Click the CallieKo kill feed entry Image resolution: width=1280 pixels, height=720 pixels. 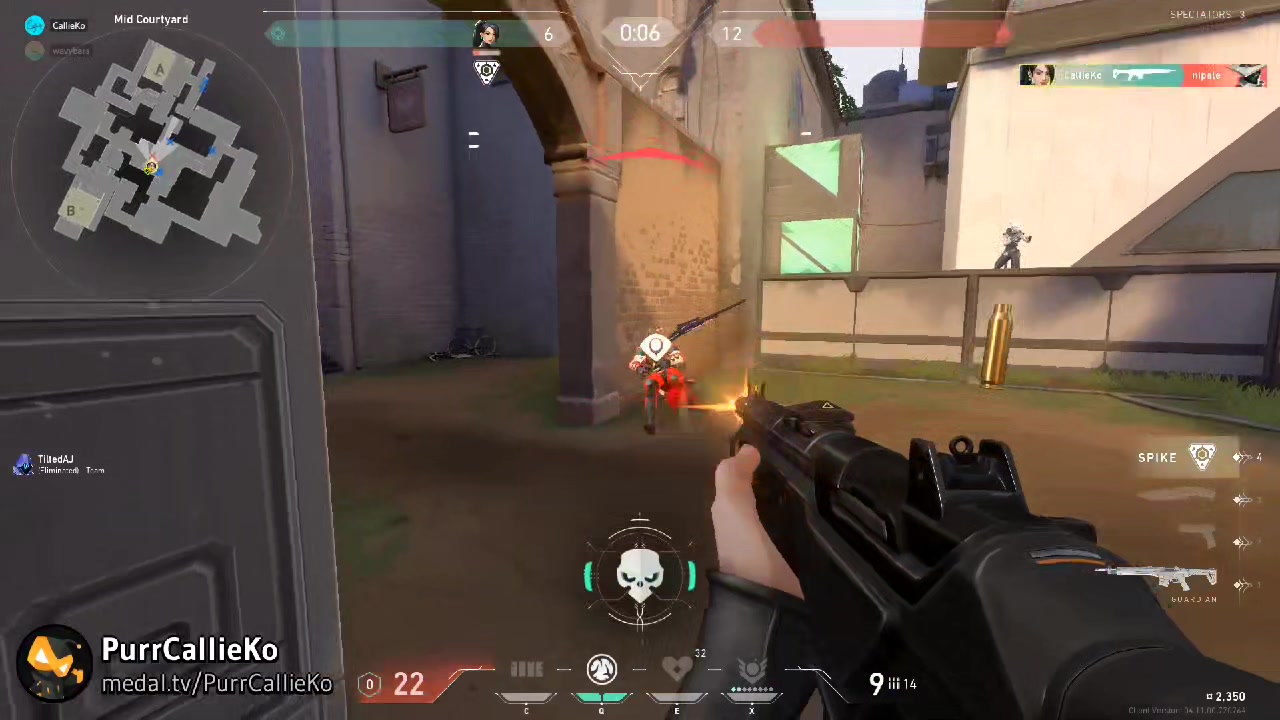coord(1142,75)
